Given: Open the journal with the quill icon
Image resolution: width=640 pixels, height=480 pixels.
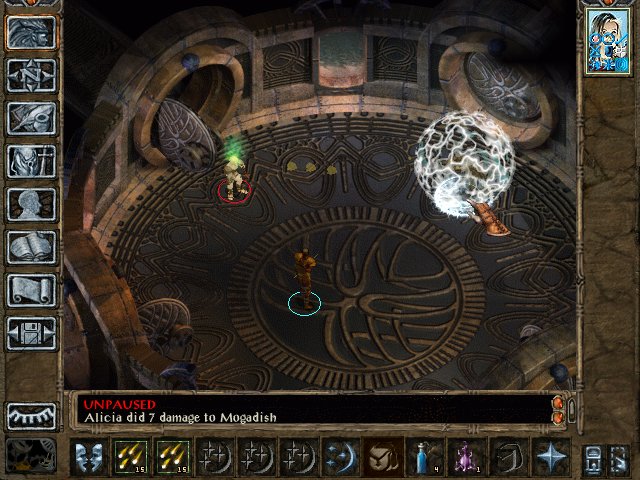Looking at the screenshot, I should point(31,118).
